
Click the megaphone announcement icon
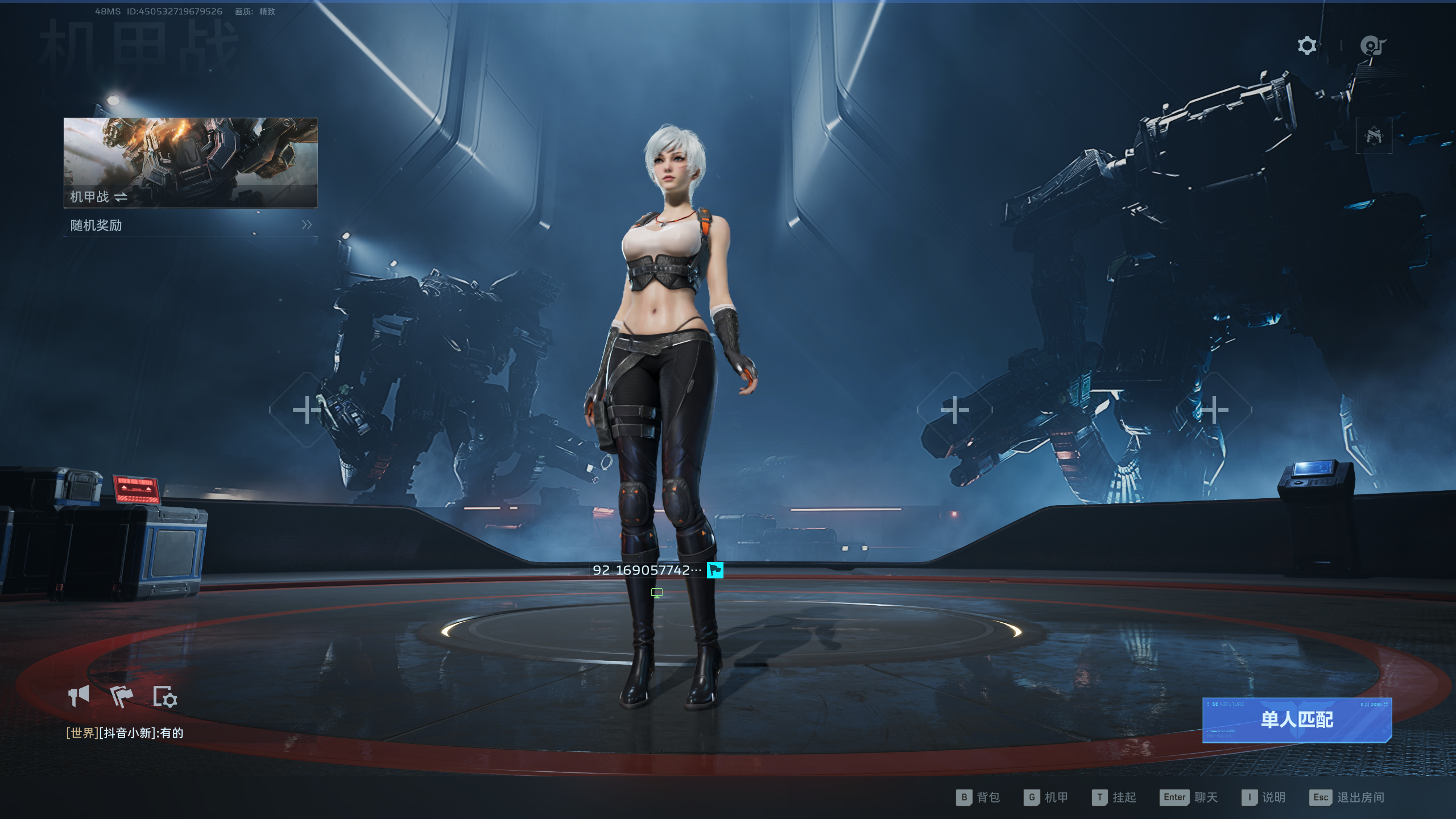(x=79, y=696)
